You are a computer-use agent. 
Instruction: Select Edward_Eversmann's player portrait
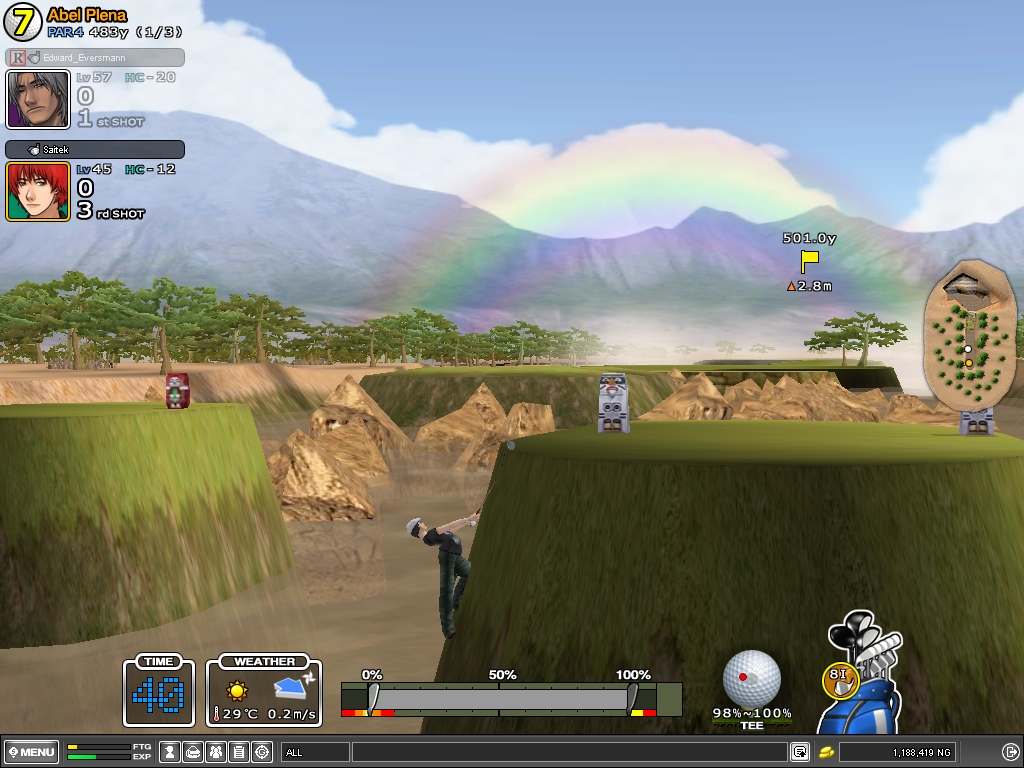pos(38,99)
